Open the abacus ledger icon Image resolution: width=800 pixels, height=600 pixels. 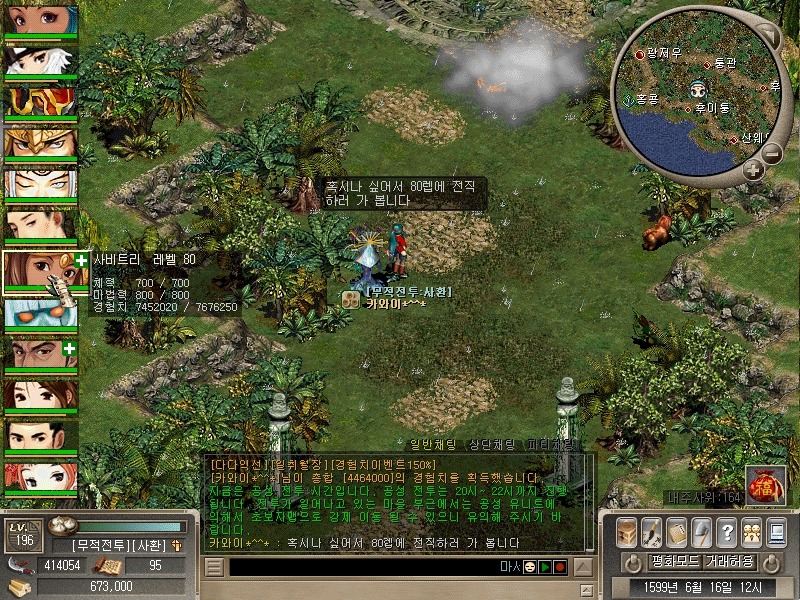676,531
